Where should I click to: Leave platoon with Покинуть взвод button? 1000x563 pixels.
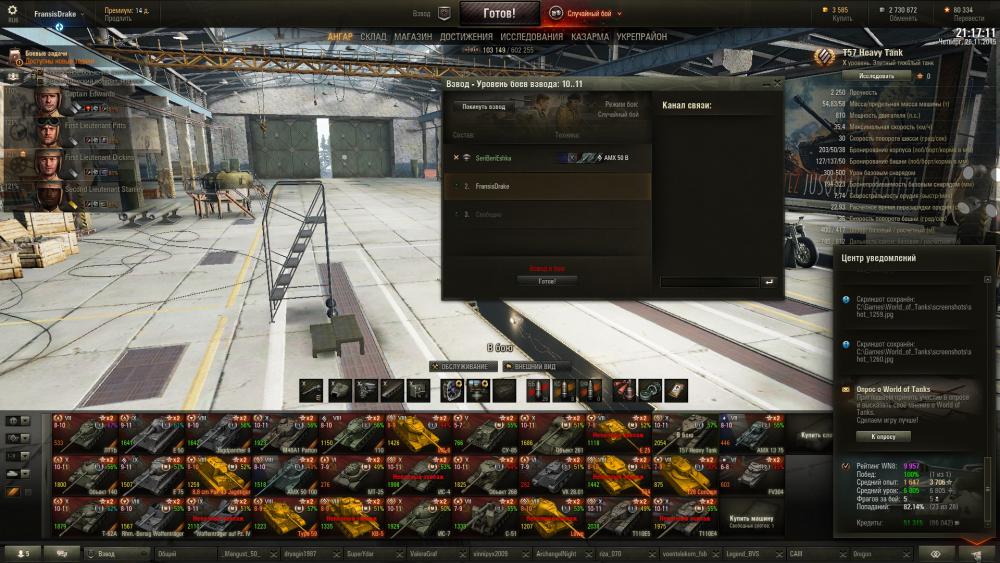pos(483,106)
